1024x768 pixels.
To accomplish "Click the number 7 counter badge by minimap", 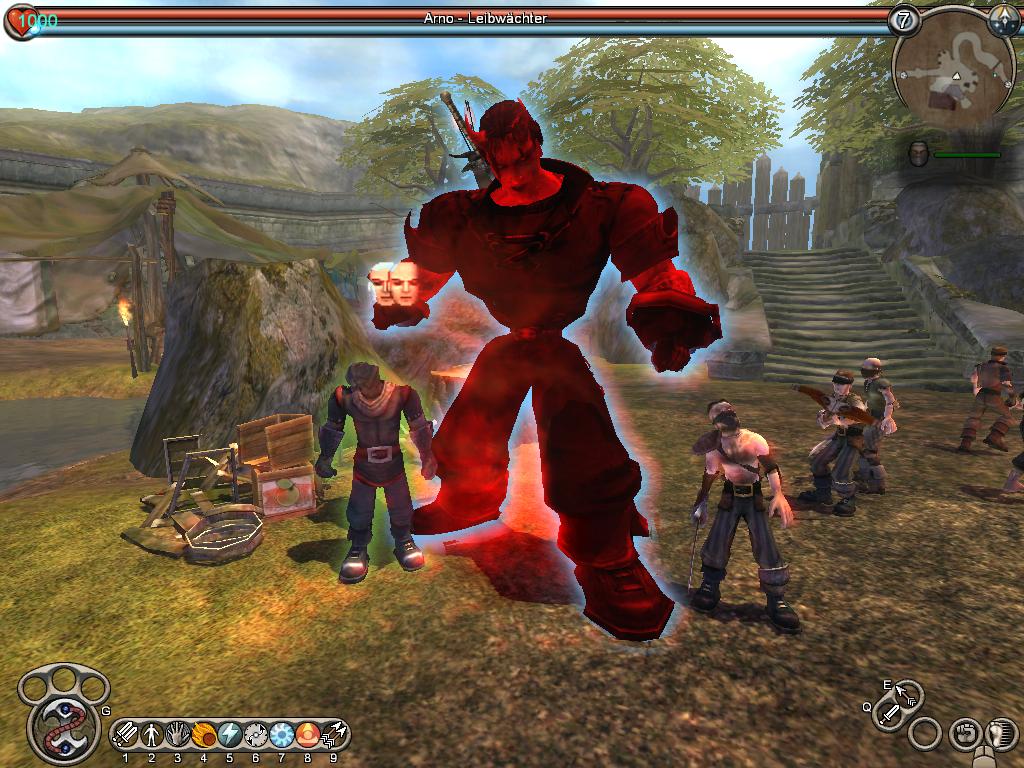I will 906,19.
